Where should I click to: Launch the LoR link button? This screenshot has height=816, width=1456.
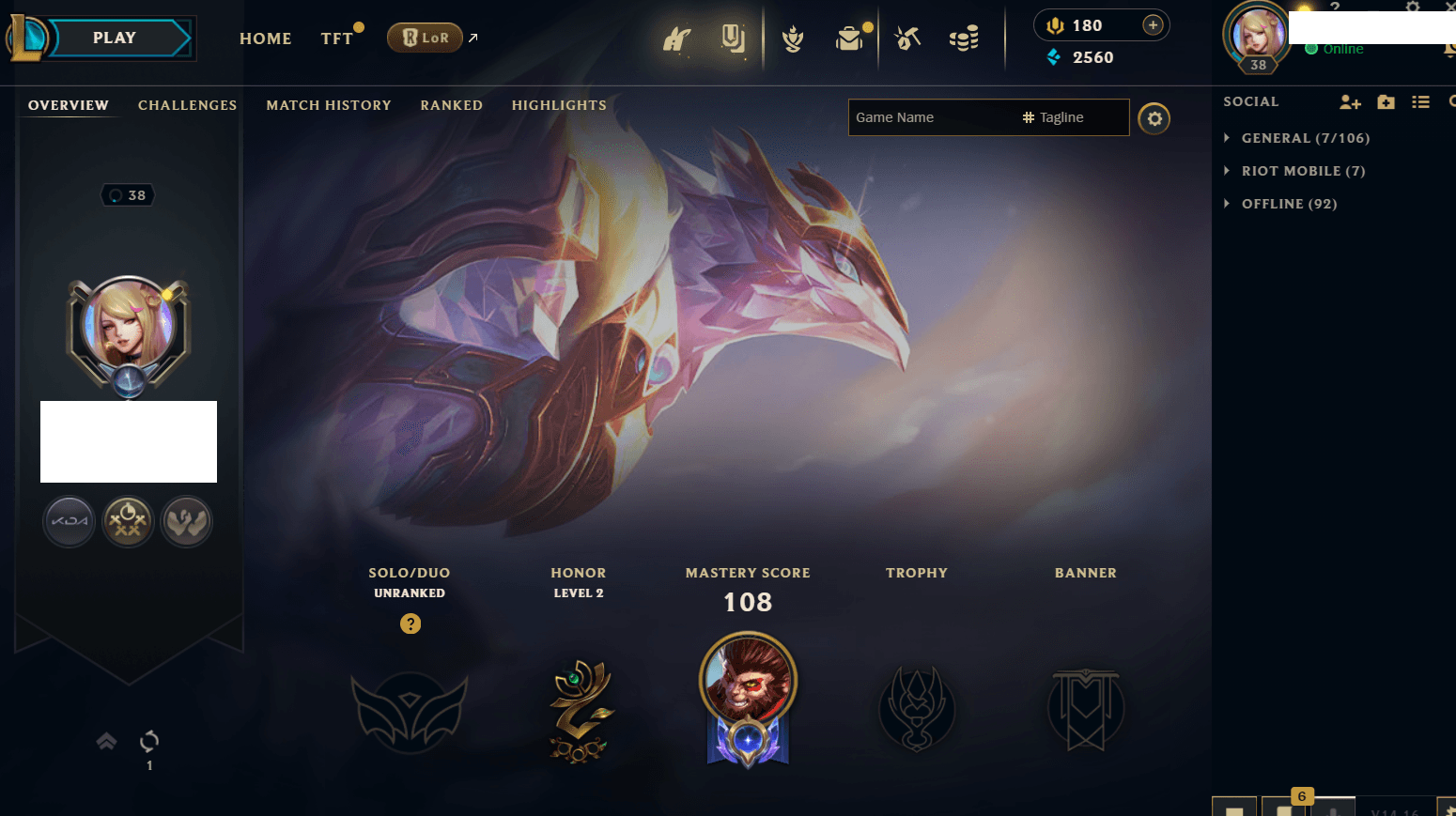(426, 38)
